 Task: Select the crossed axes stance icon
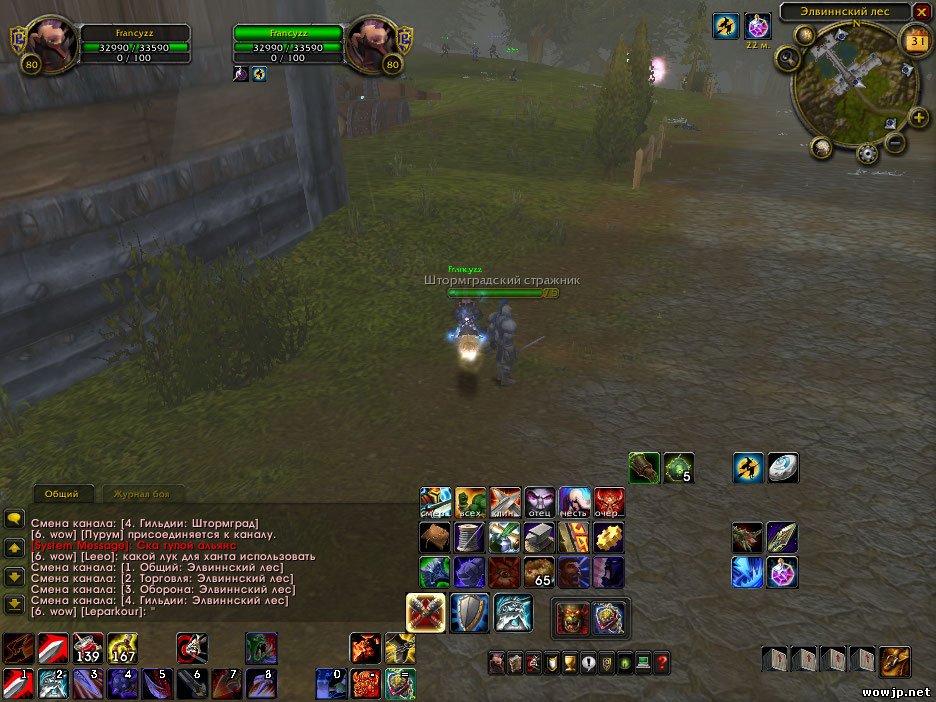click(426, 613)
